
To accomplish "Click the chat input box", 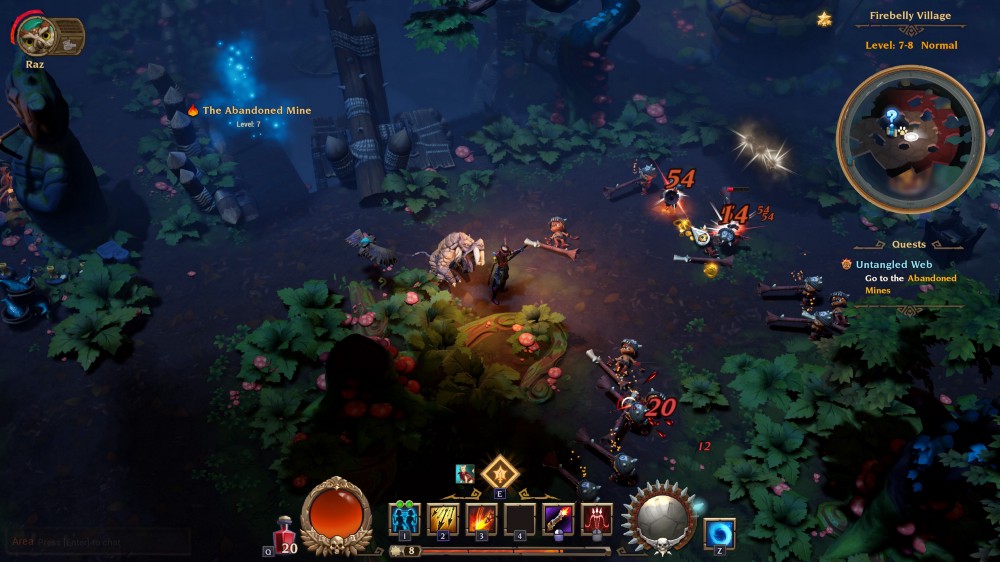I will [96, 542].
